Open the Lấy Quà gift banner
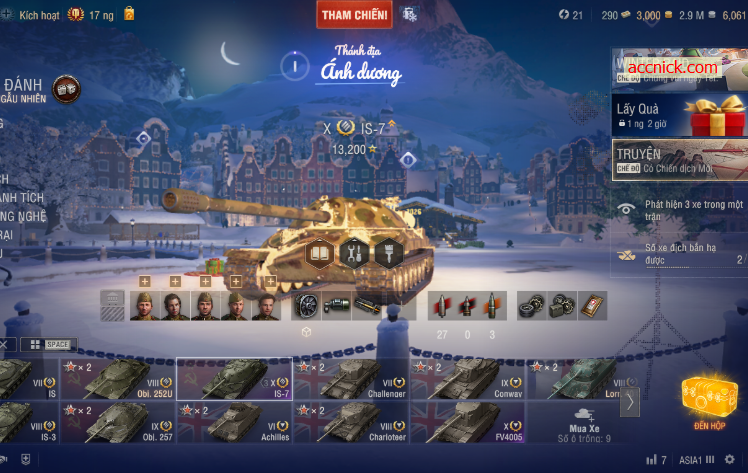The width and height of the screenshot is (748, 473). click(679, 113)
